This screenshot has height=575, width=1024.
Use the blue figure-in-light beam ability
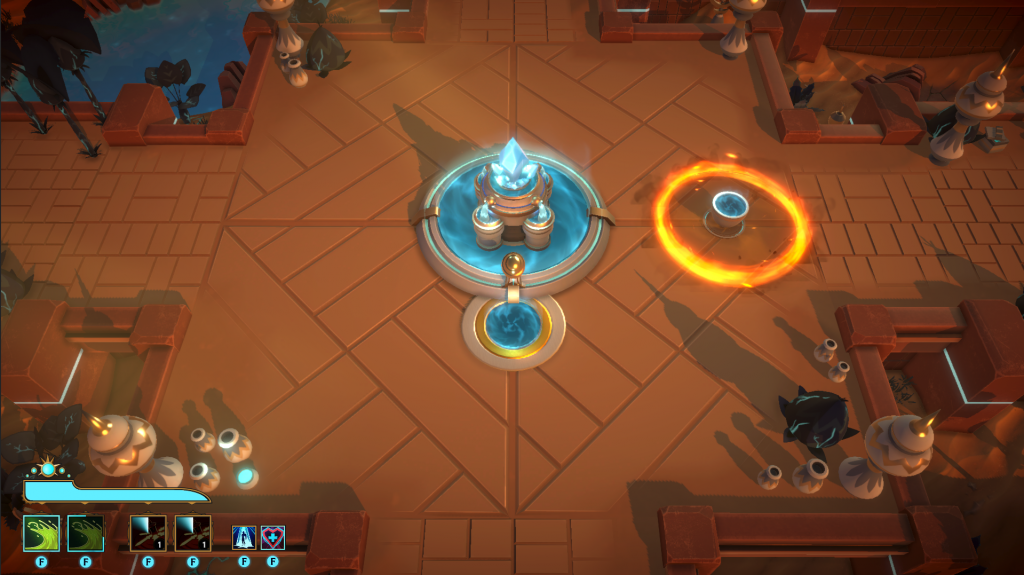click(244, 538)
